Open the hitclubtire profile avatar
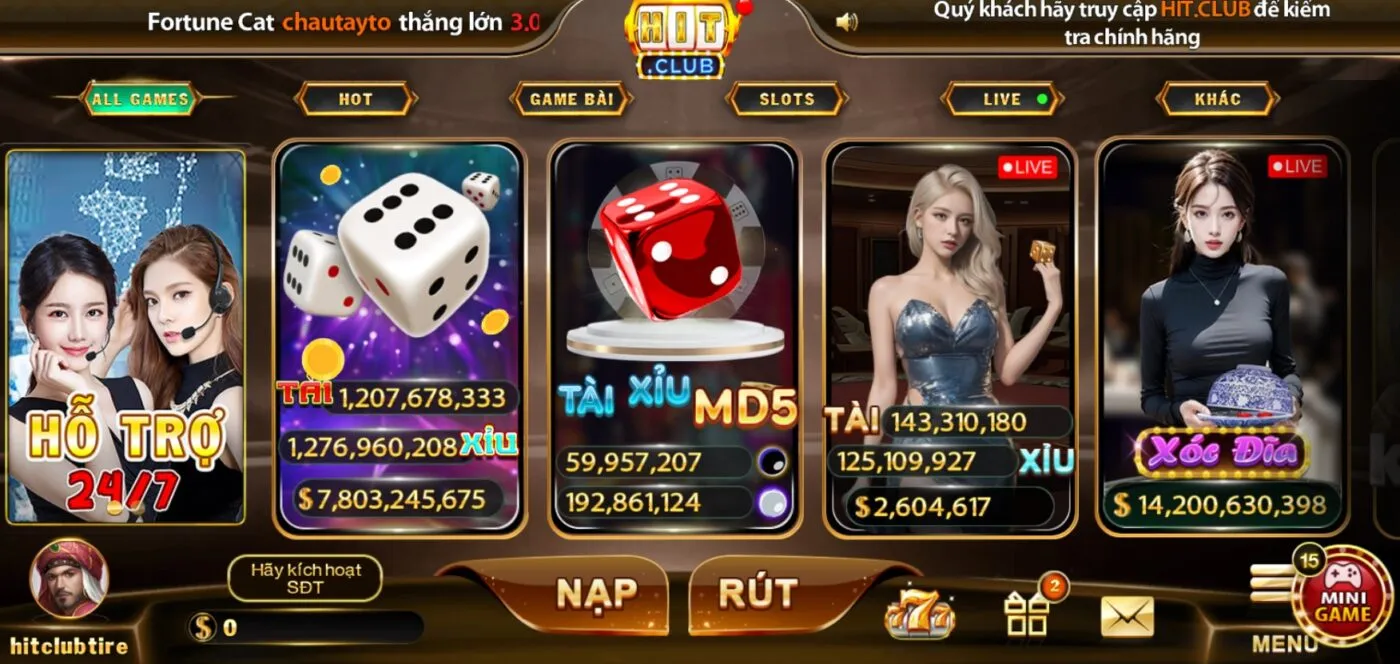The height and width of the screenshot is (664, 1400). click(69, 580)
